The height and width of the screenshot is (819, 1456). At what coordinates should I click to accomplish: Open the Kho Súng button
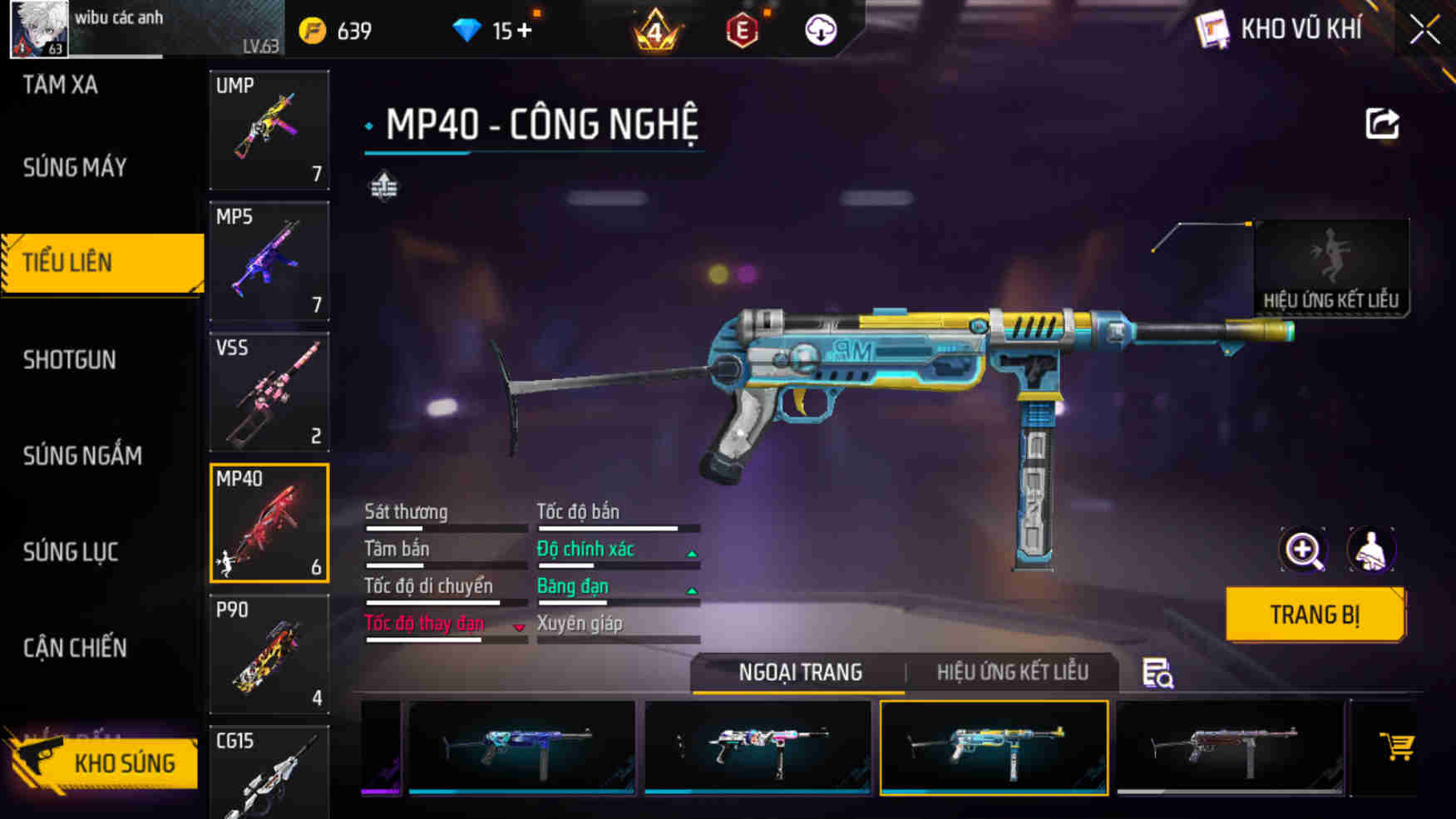[x=104, y=762]
